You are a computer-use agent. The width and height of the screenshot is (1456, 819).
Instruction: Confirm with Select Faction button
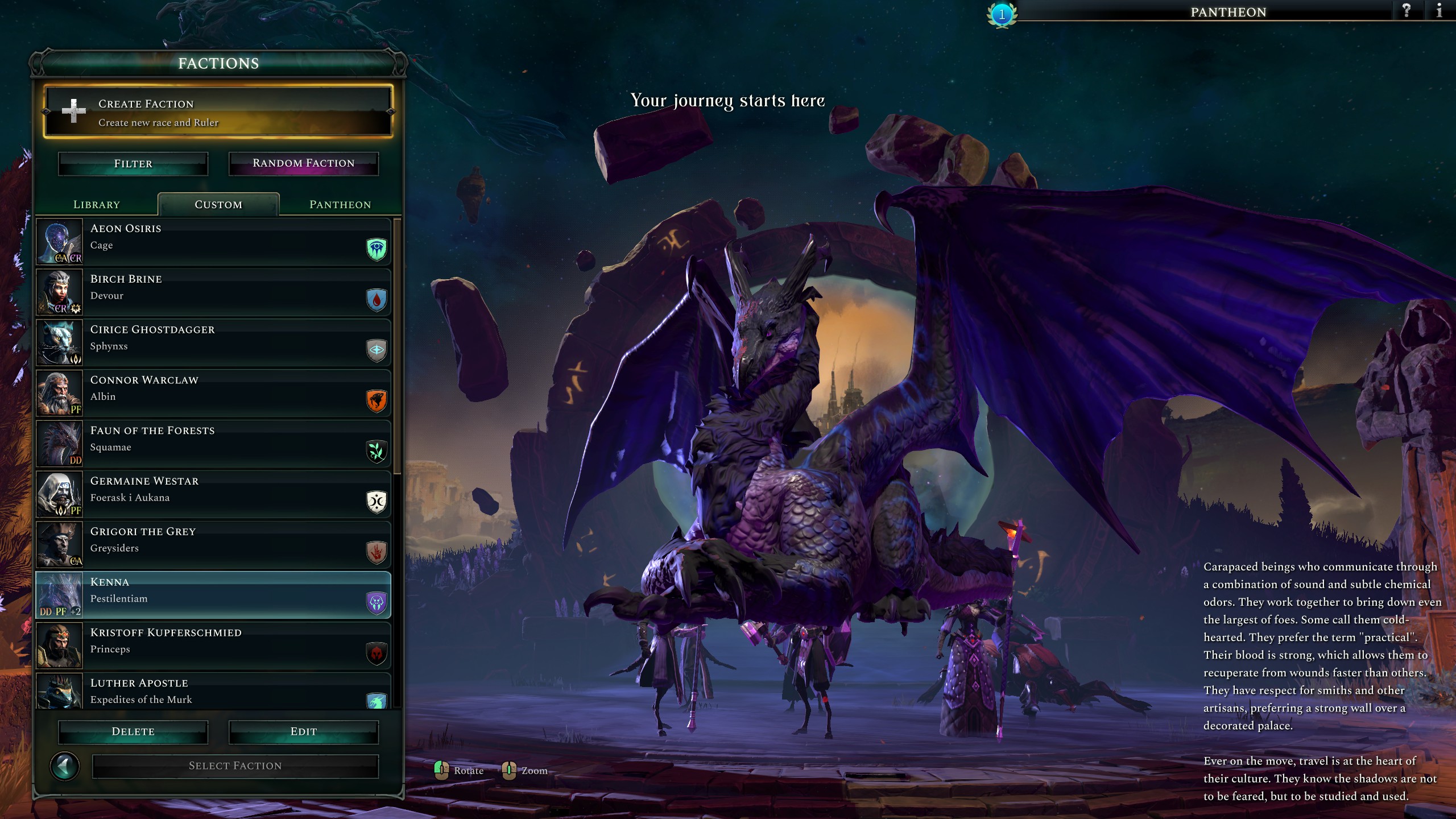click(x=235, y=766)
